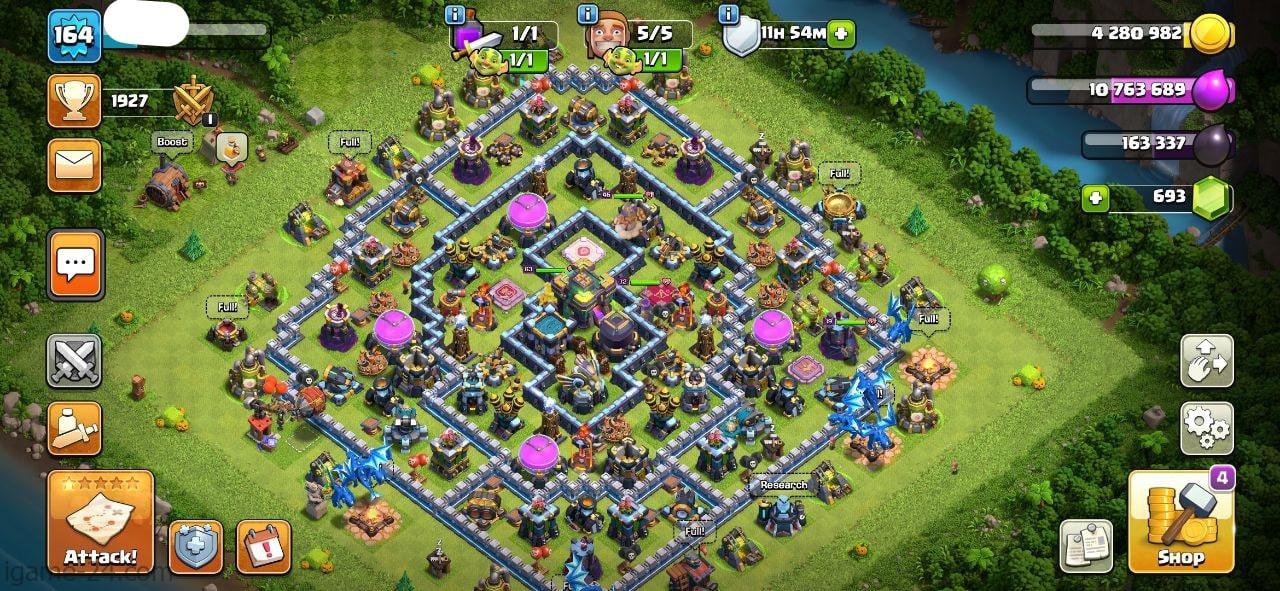Tap the Attack! map button
Viewport: 1280px width, 591px height.
pos(100,522)
